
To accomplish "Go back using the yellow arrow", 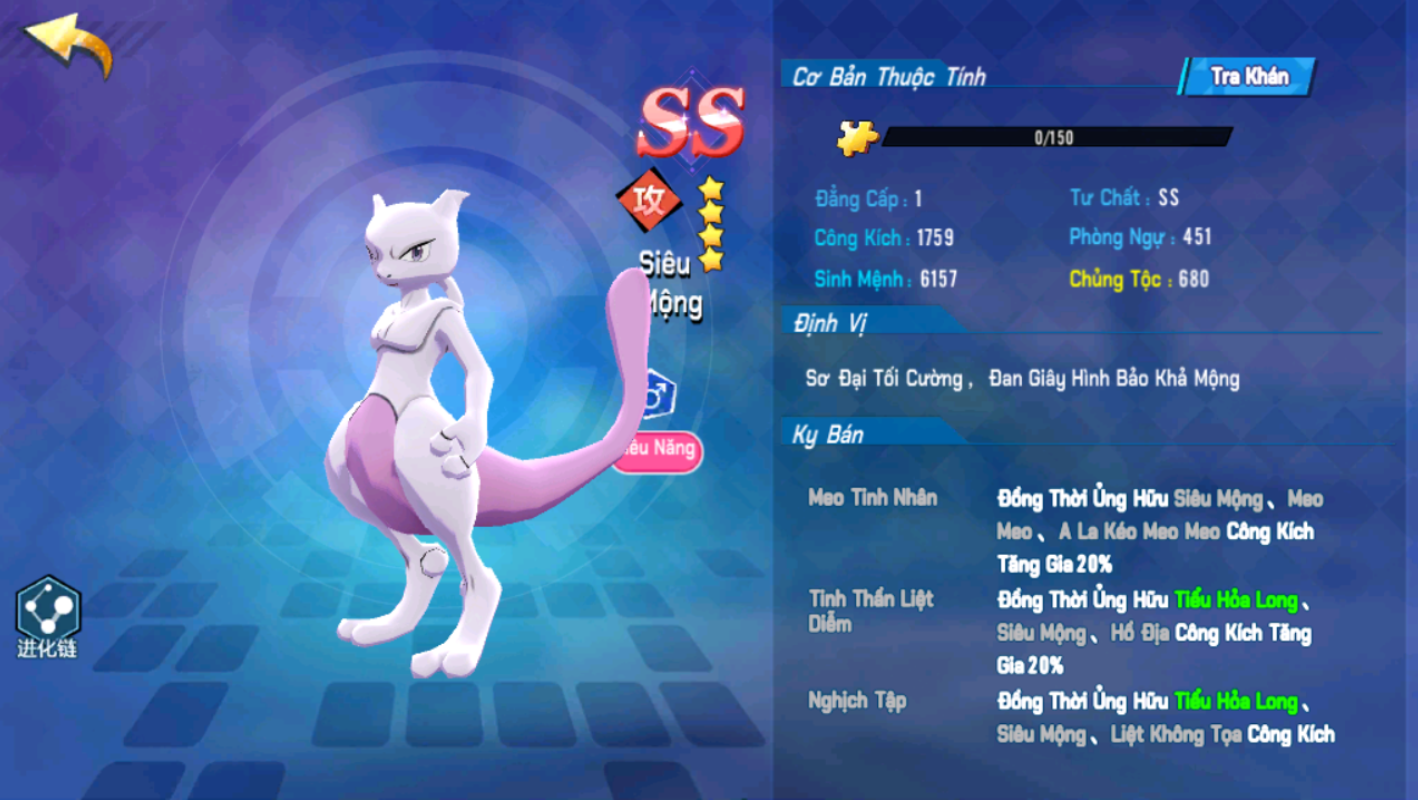I will 68,43.
